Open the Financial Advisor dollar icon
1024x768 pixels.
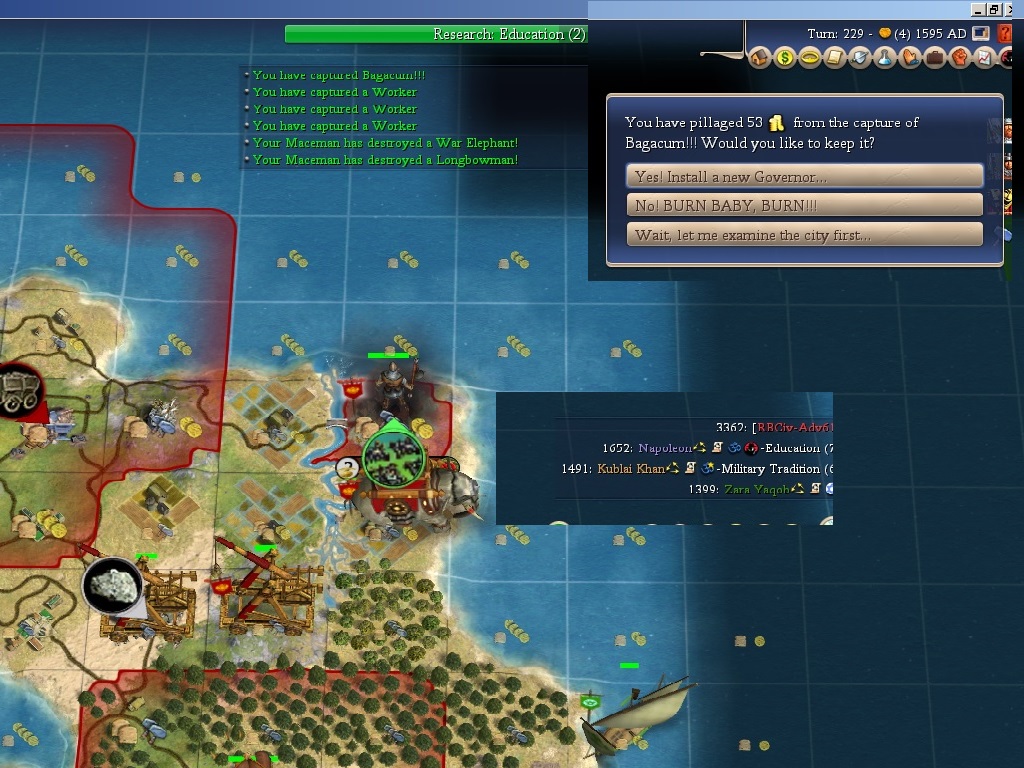coord(785,58)
